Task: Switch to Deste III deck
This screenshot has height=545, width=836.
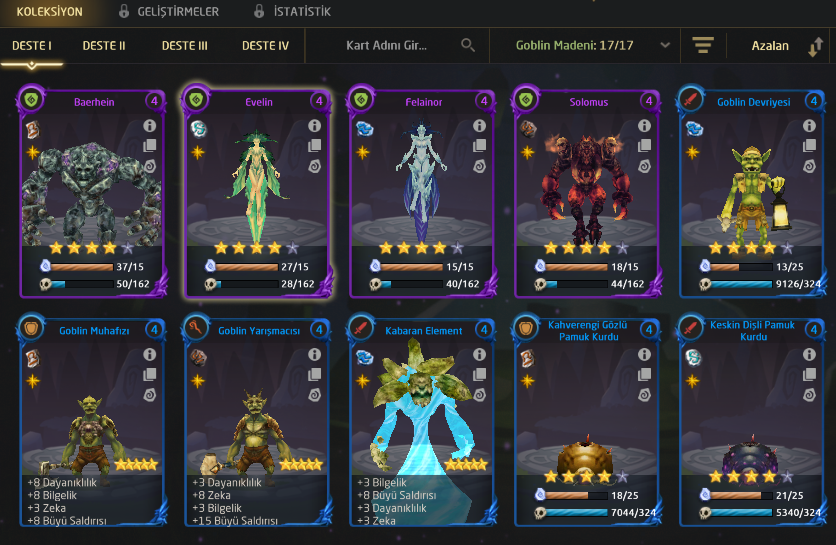Action: [x=184, y=46]
